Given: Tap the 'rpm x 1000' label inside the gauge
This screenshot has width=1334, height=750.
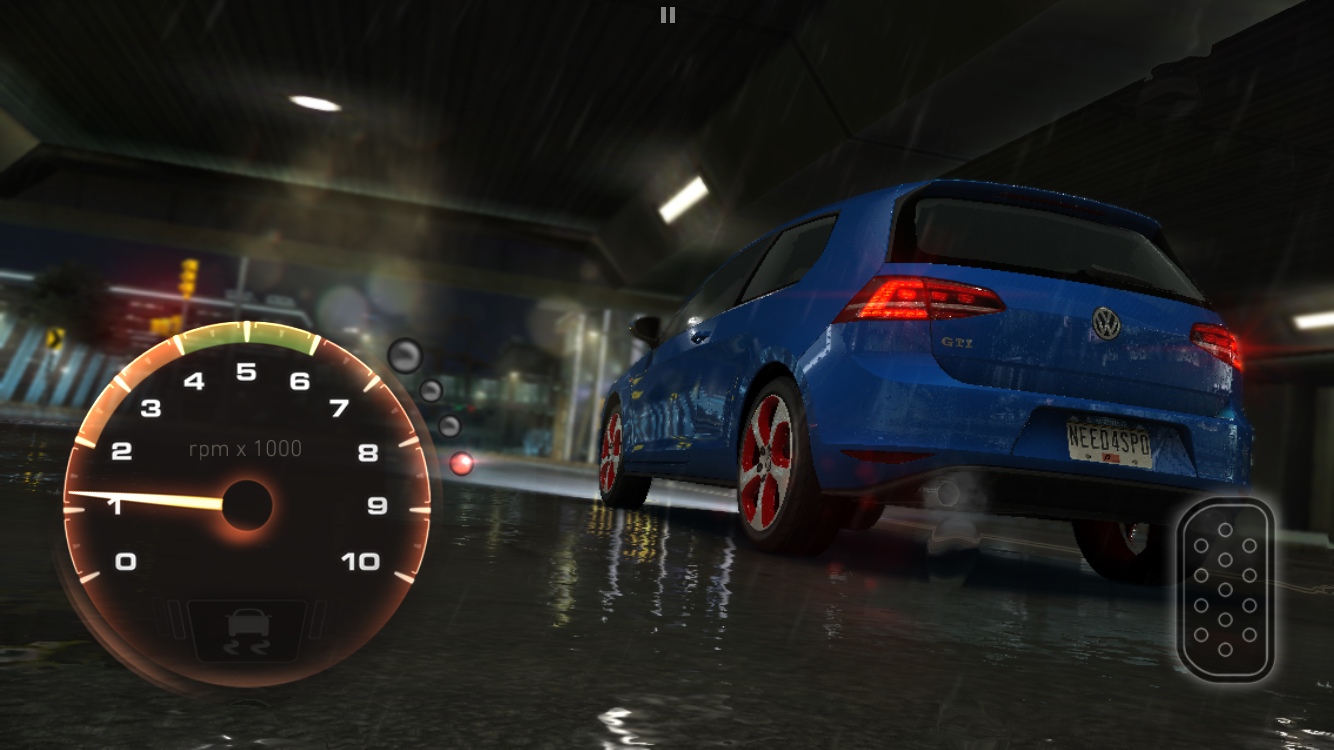Looking at the screenshot, I should [x=245, y=448].
